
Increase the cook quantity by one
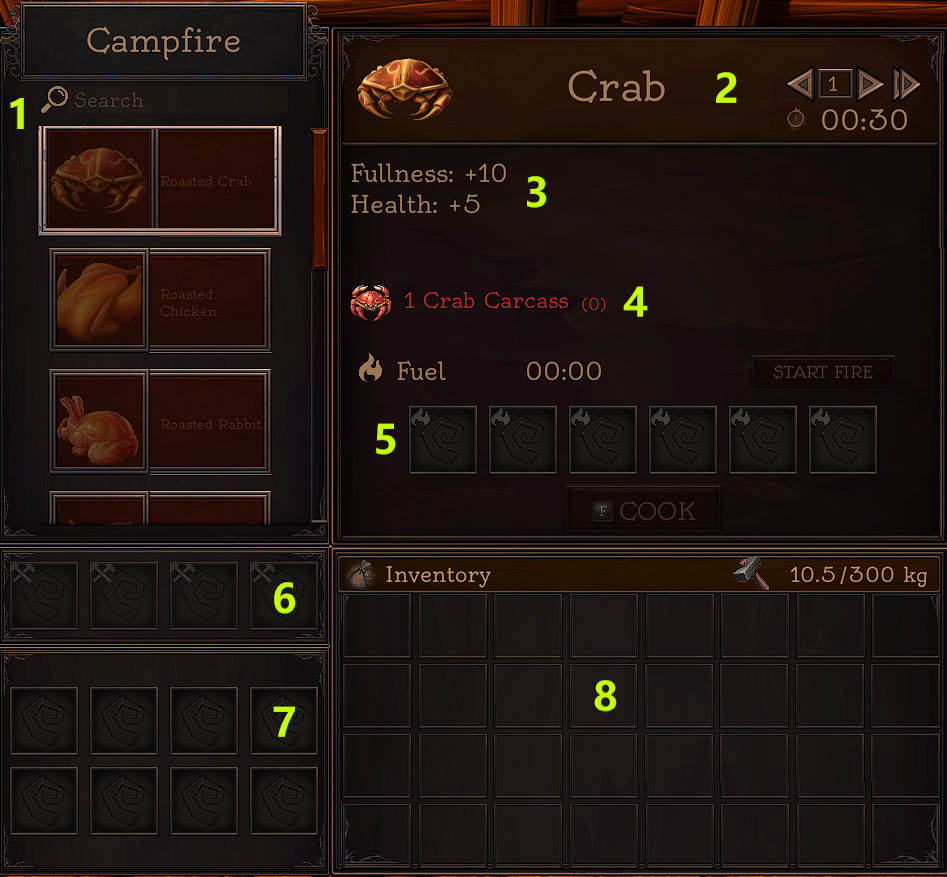pyautogui.click(x=870, y=85)
